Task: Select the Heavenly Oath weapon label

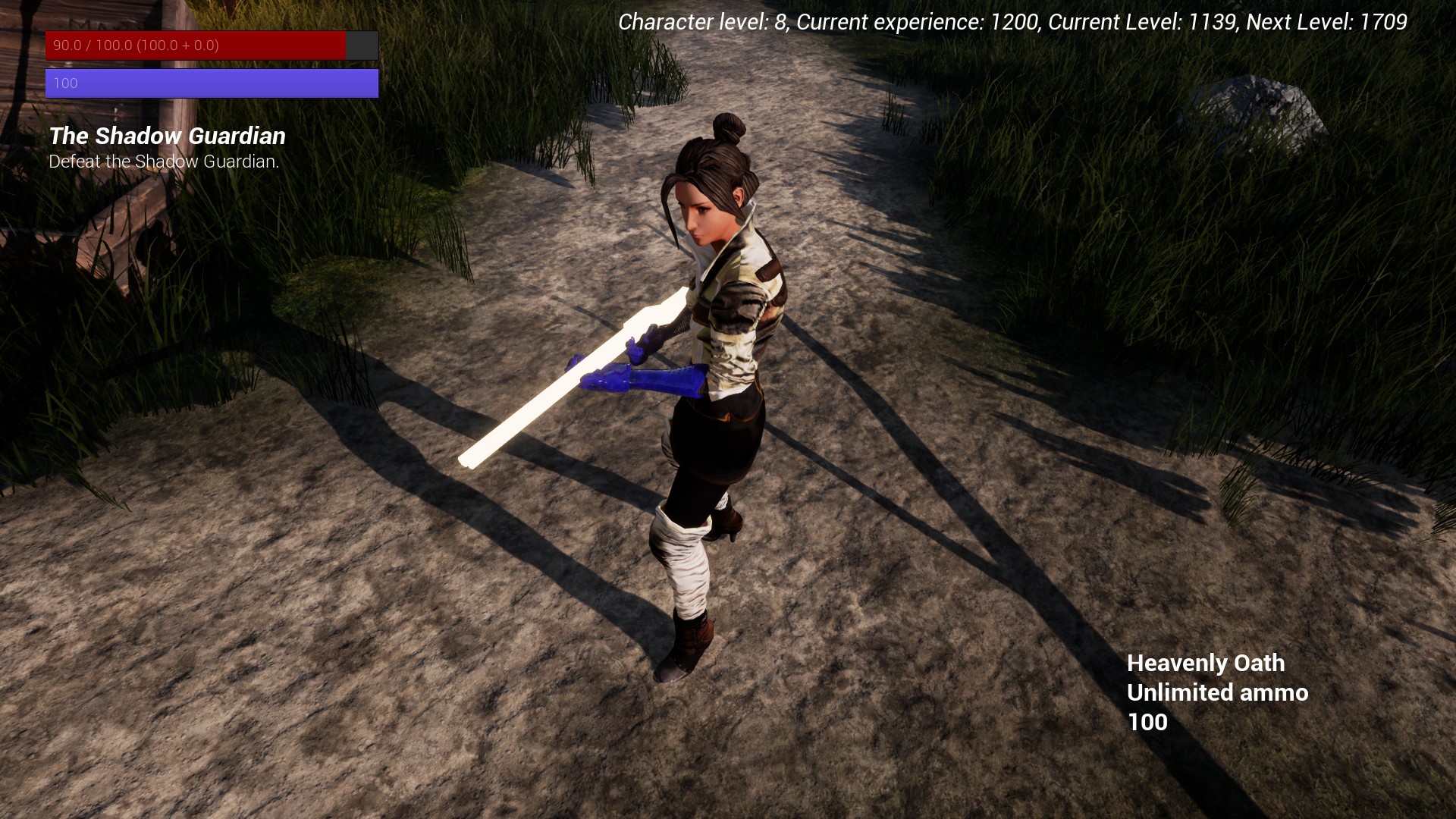Action: (1205, 664)
